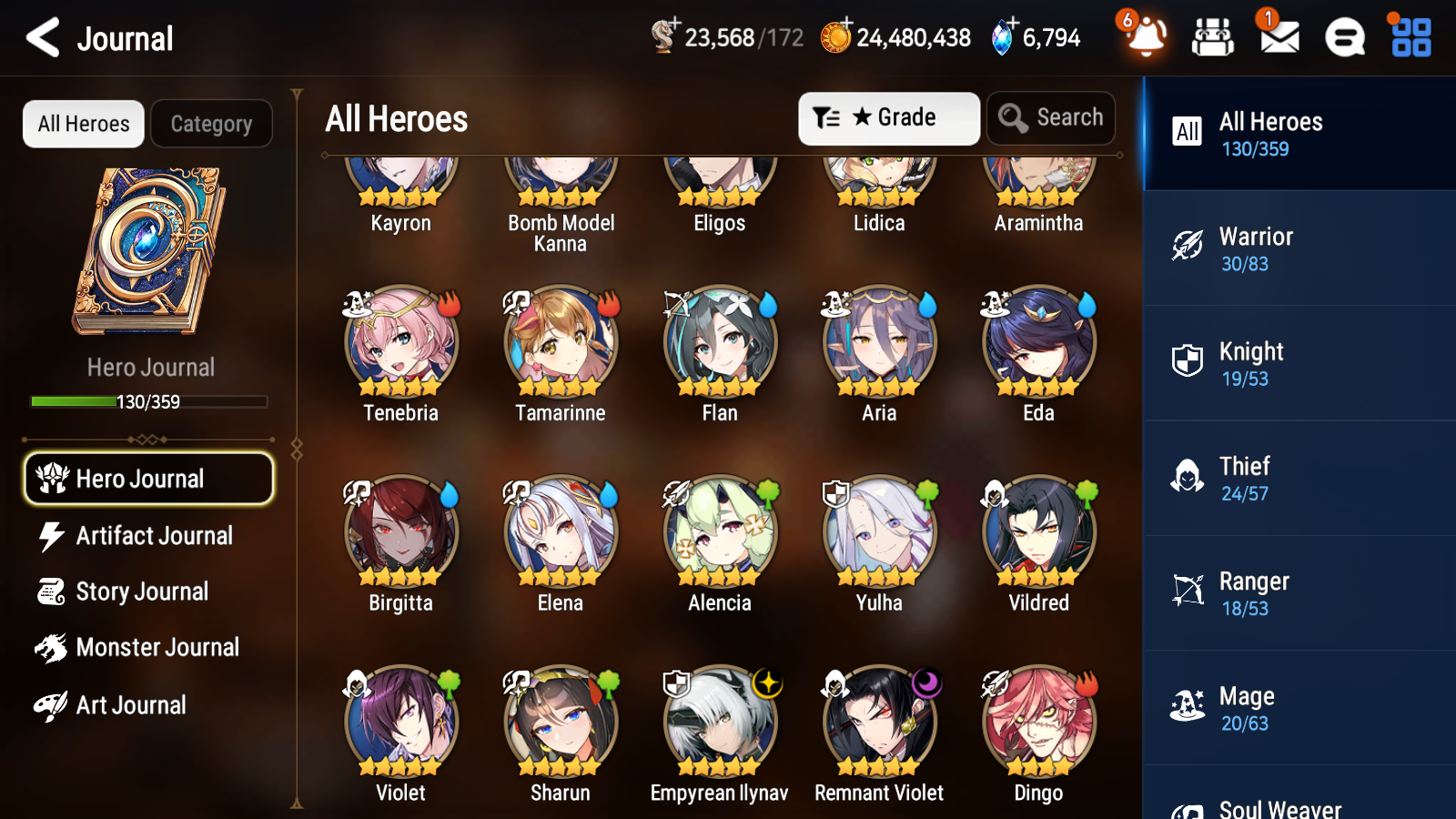Go back using the Journal back arrow
1456x819 pixels.
tap(40, 37)
